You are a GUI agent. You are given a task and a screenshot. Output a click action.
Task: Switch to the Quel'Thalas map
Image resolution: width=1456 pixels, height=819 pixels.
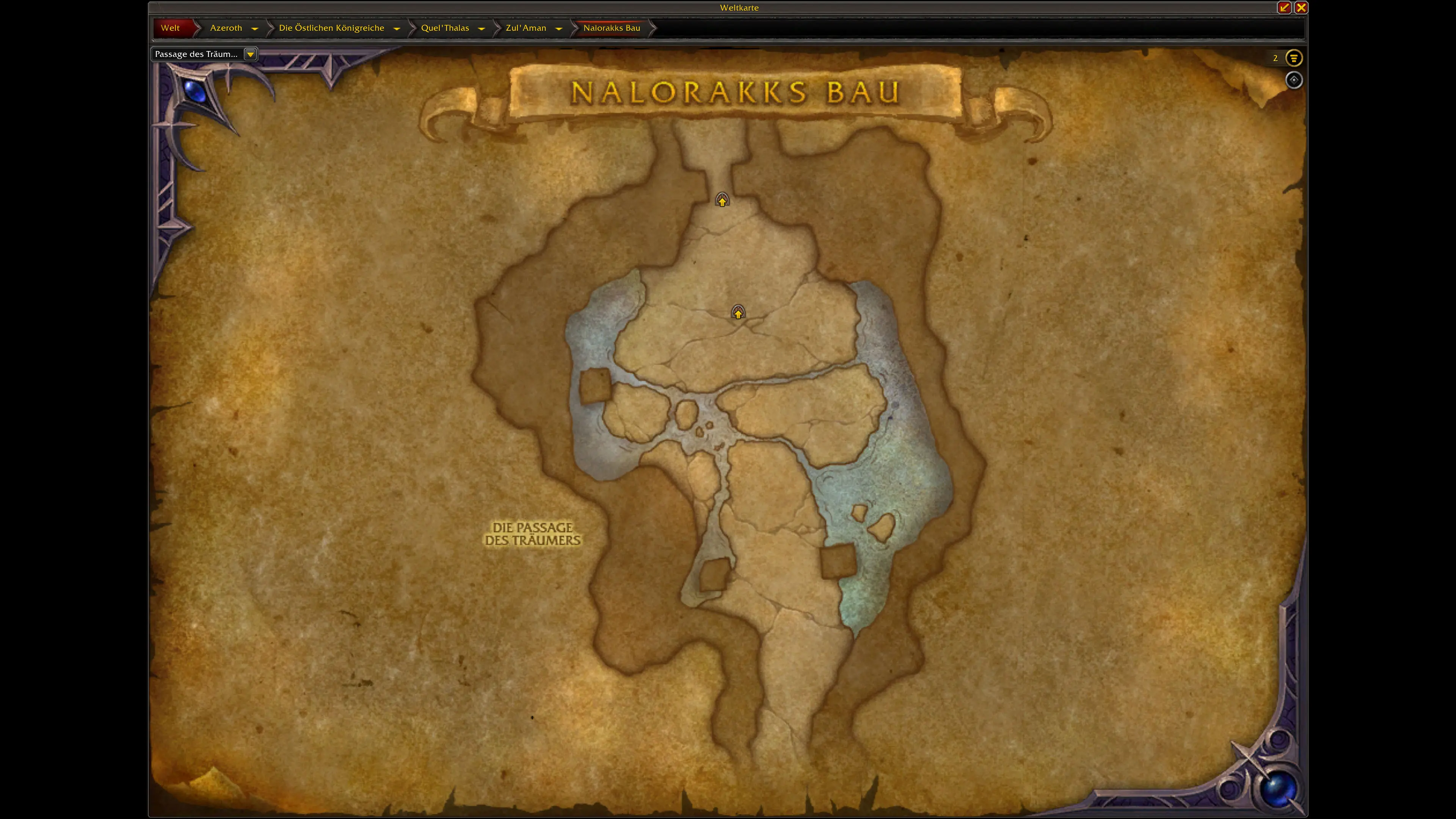(445, 28)
